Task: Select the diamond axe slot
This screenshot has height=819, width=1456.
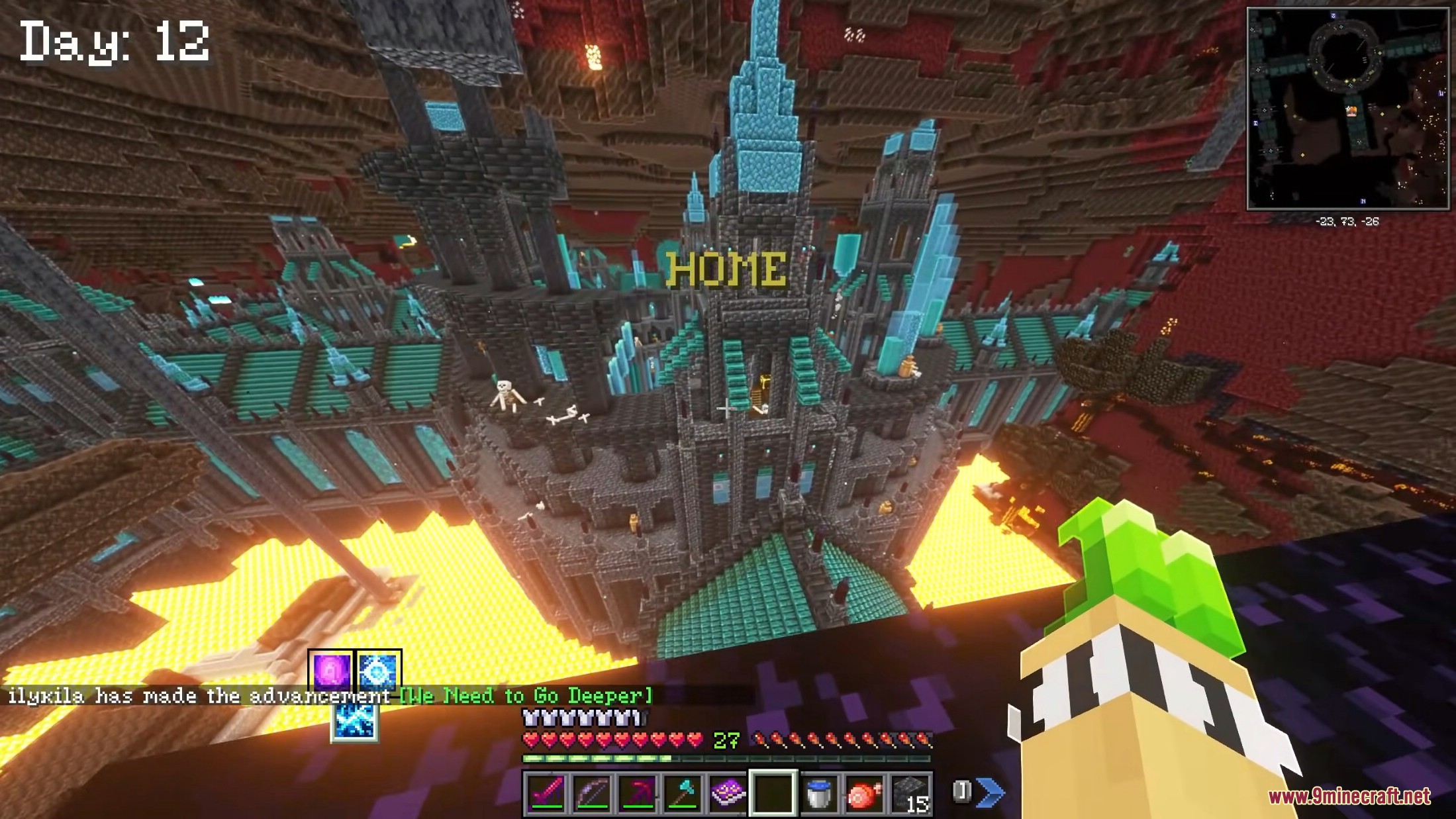Action: point(682,793)
